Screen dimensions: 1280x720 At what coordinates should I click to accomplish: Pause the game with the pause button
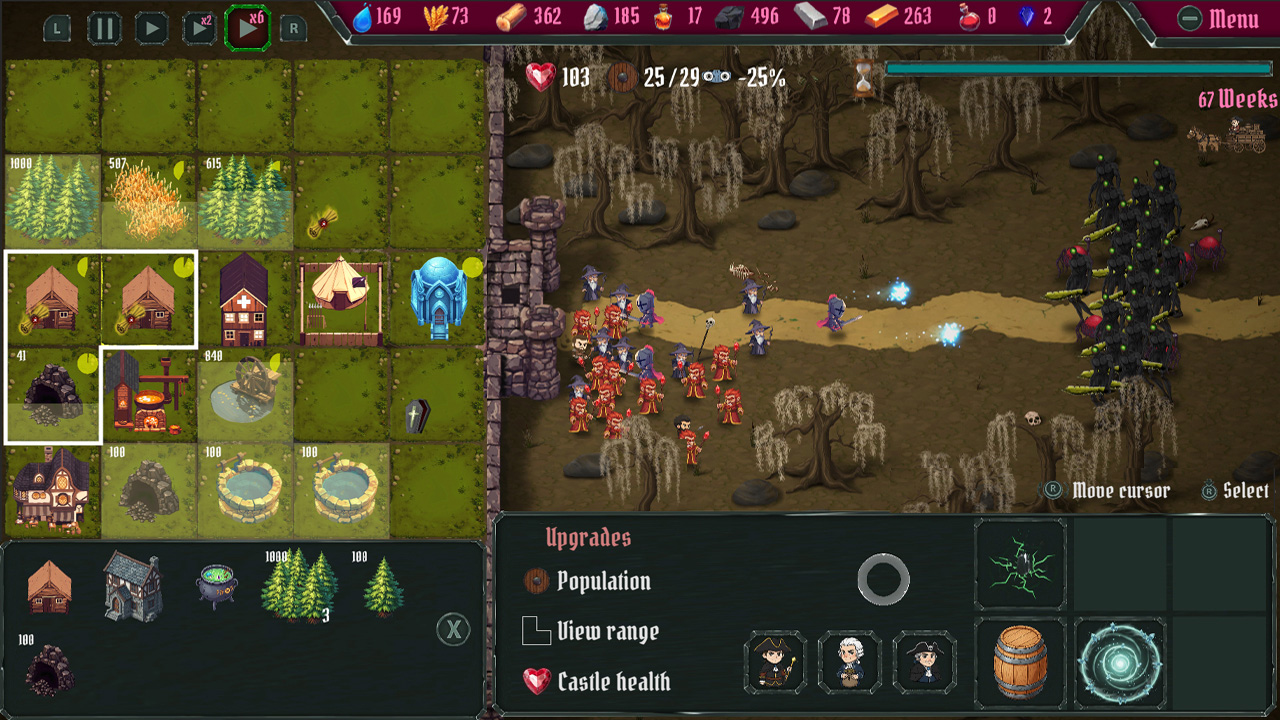pyautogui.click(x=105, y=27)
